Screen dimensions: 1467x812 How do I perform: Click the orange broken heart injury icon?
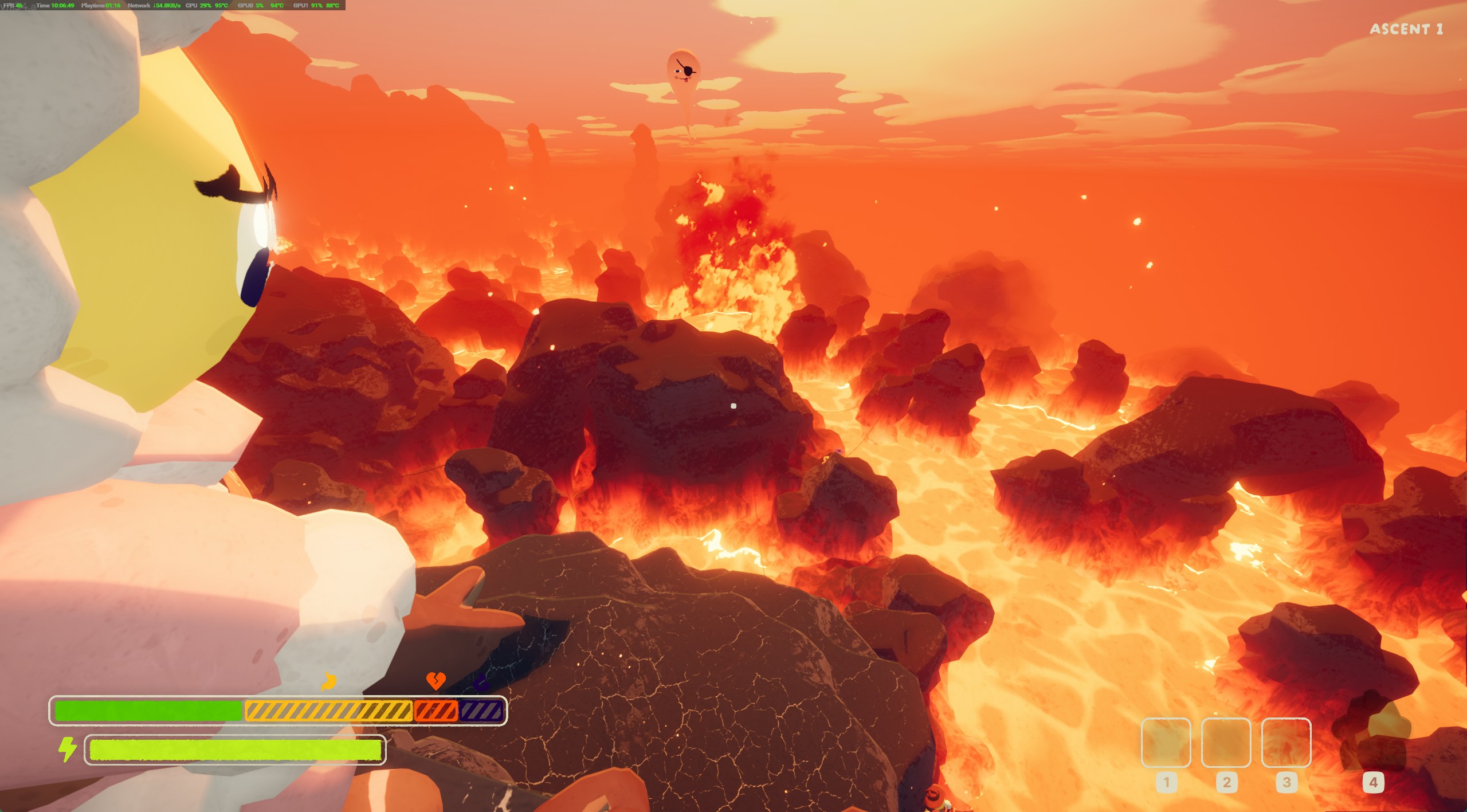(x=436, y=681)
